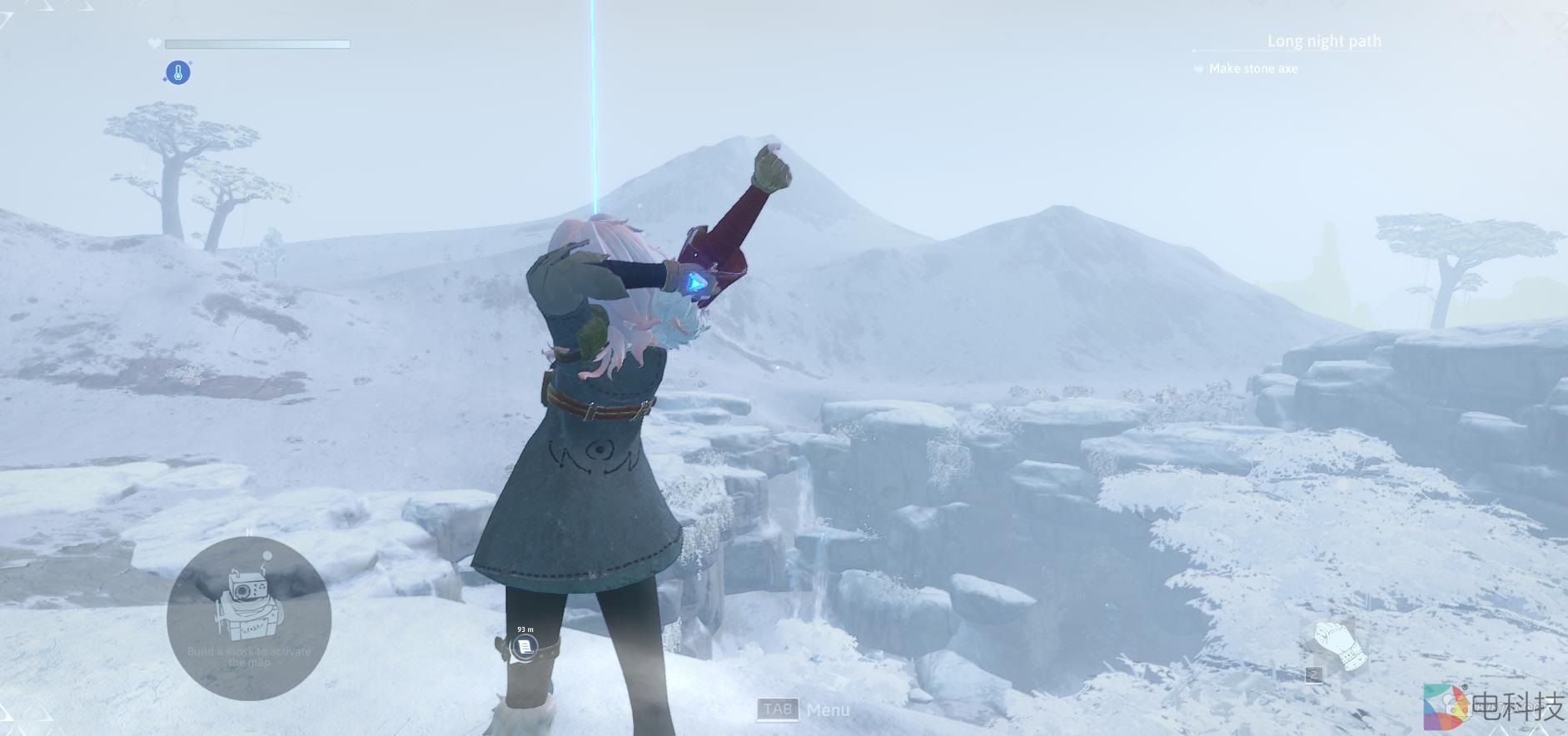This screenshot has height=736, width=1568.
Task: Open the Menu button at bottom
Action: (803, 709)
